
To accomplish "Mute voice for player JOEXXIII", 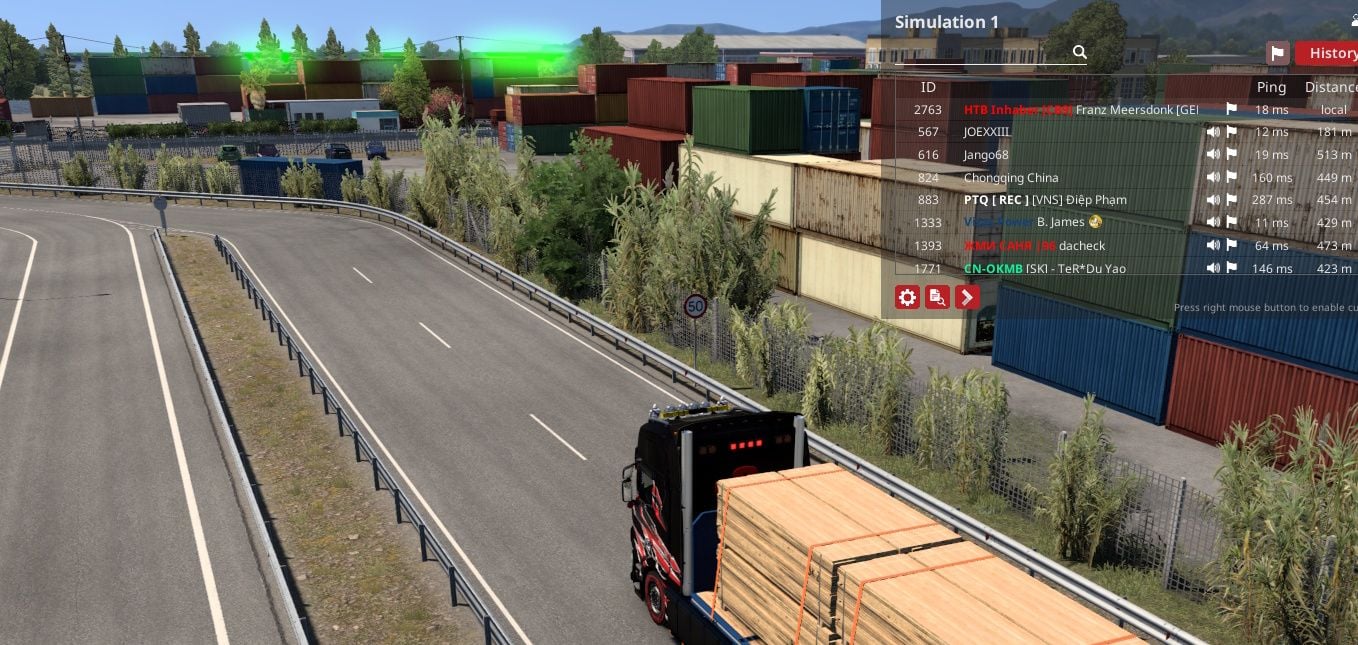I will click(x=1213, y=132).
